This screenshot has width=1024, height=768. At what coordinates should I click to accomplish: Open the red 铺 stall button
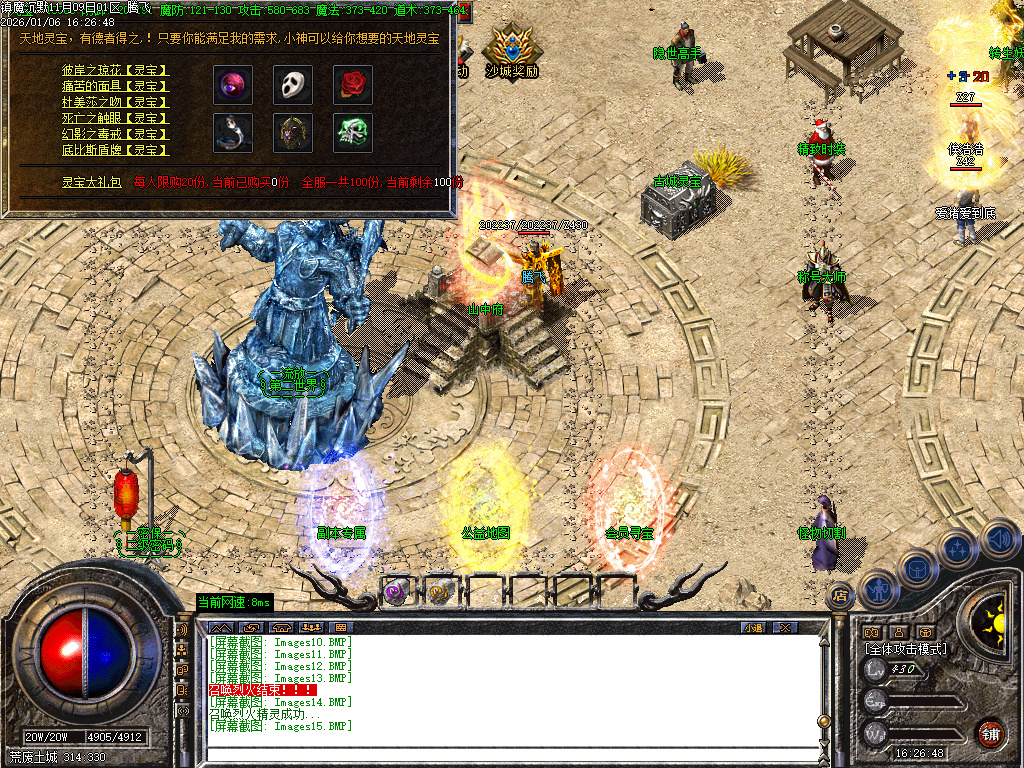pos(990,733)
